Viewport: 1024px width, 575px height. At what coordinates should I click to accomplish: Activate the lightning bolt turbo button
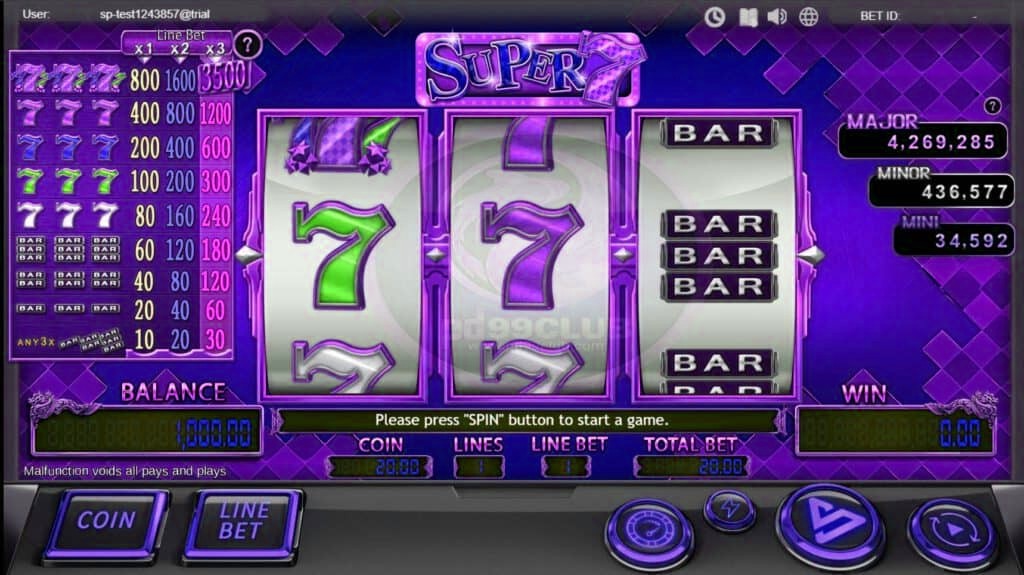[x=729, y=509]
